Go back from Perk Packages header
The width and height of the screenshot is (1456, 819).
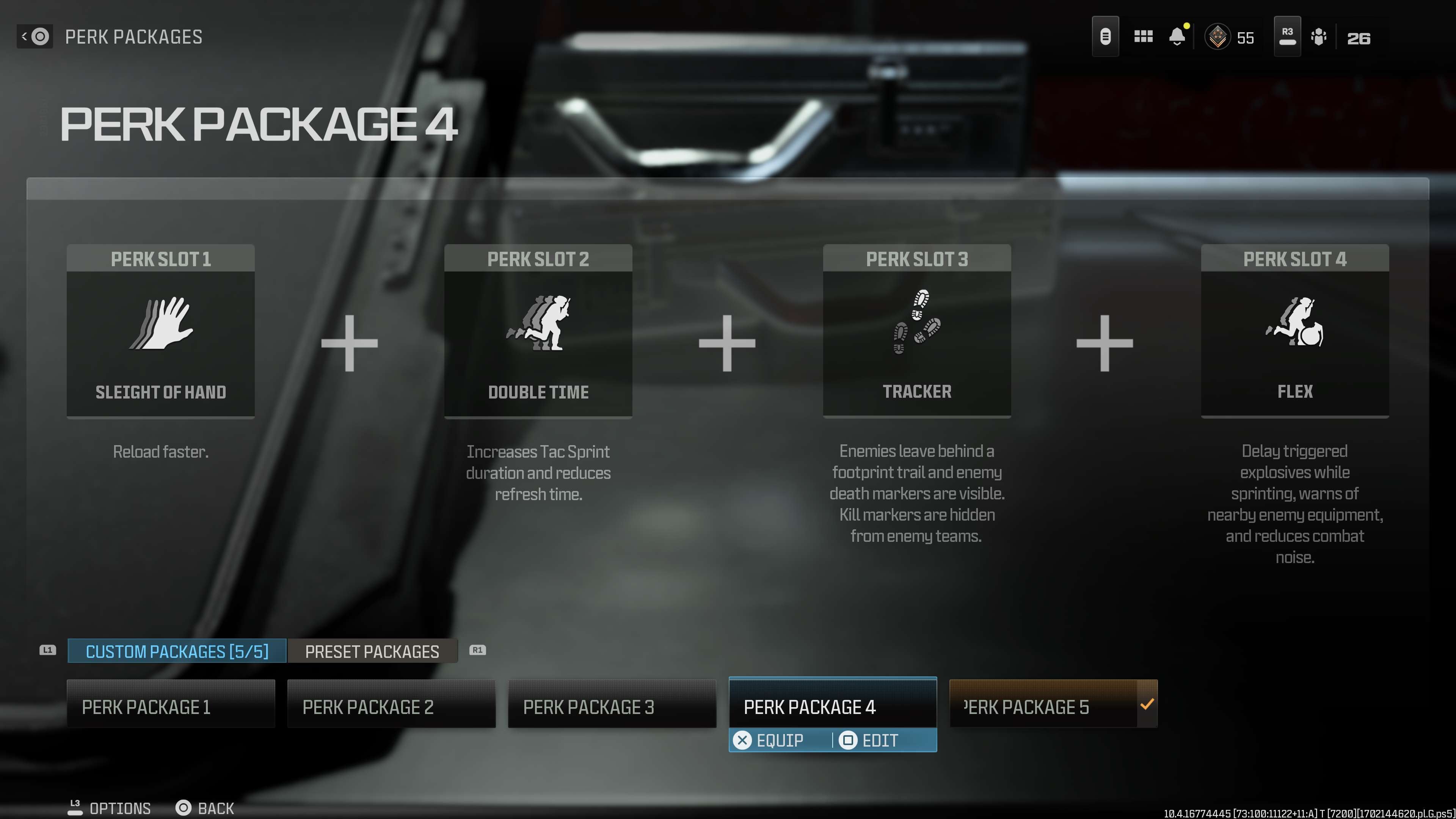pyautogui.click(x=35, y=37)
